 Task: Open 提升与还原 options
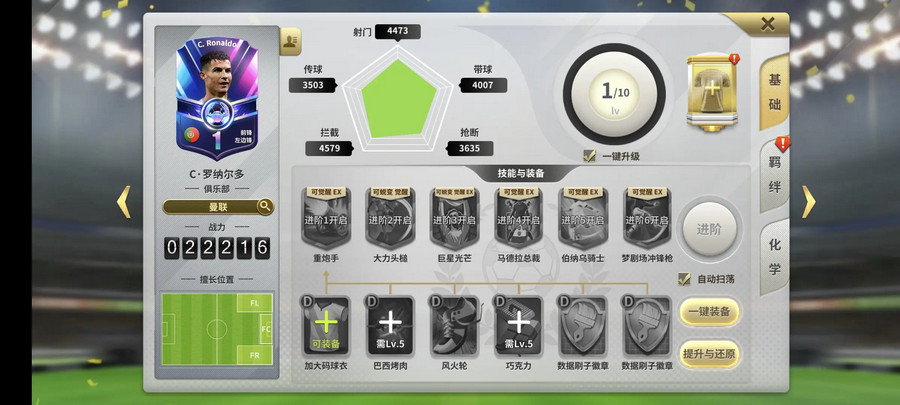(710, 354)
